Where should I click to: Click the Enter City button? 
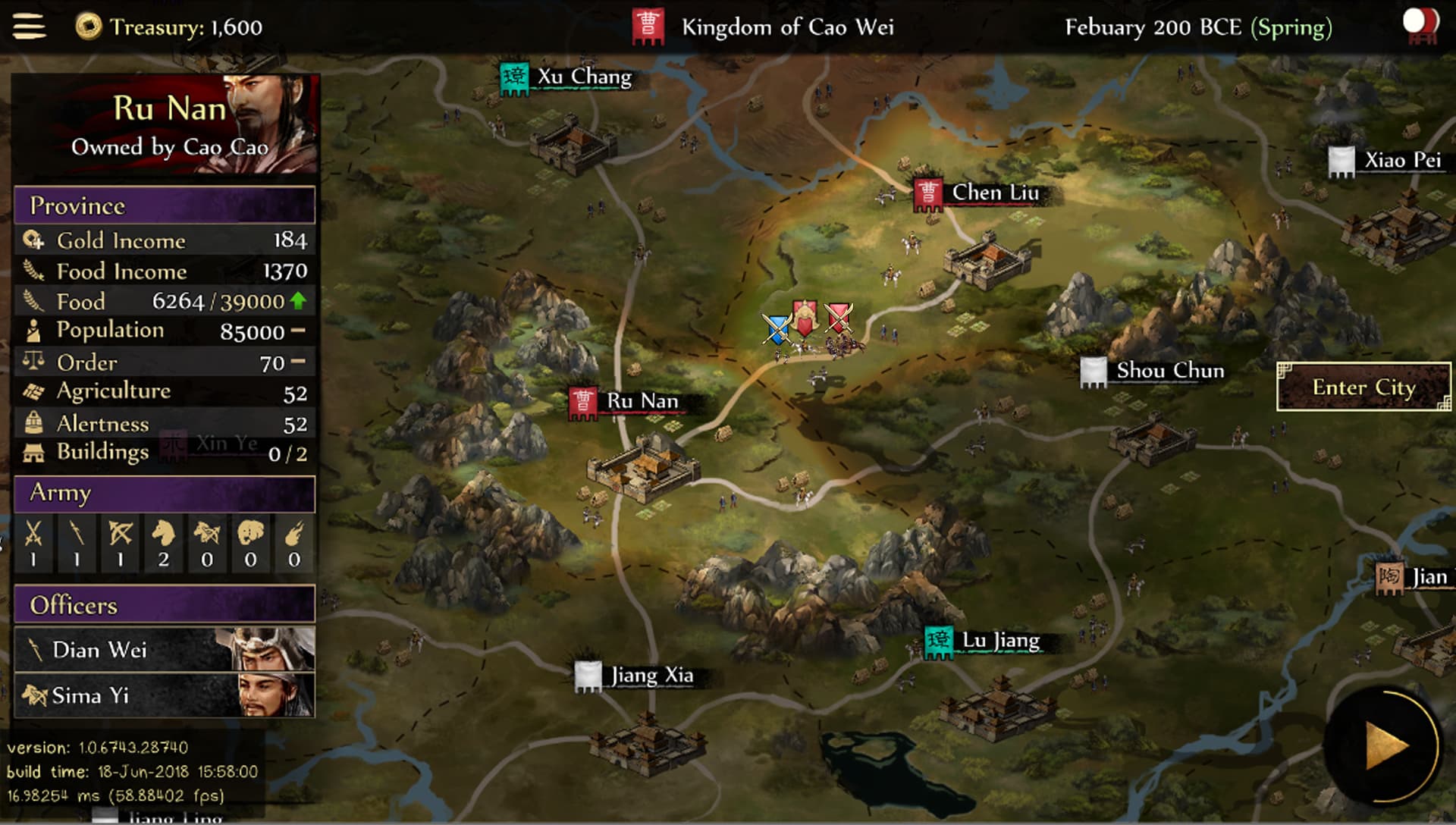[1363, 387]
